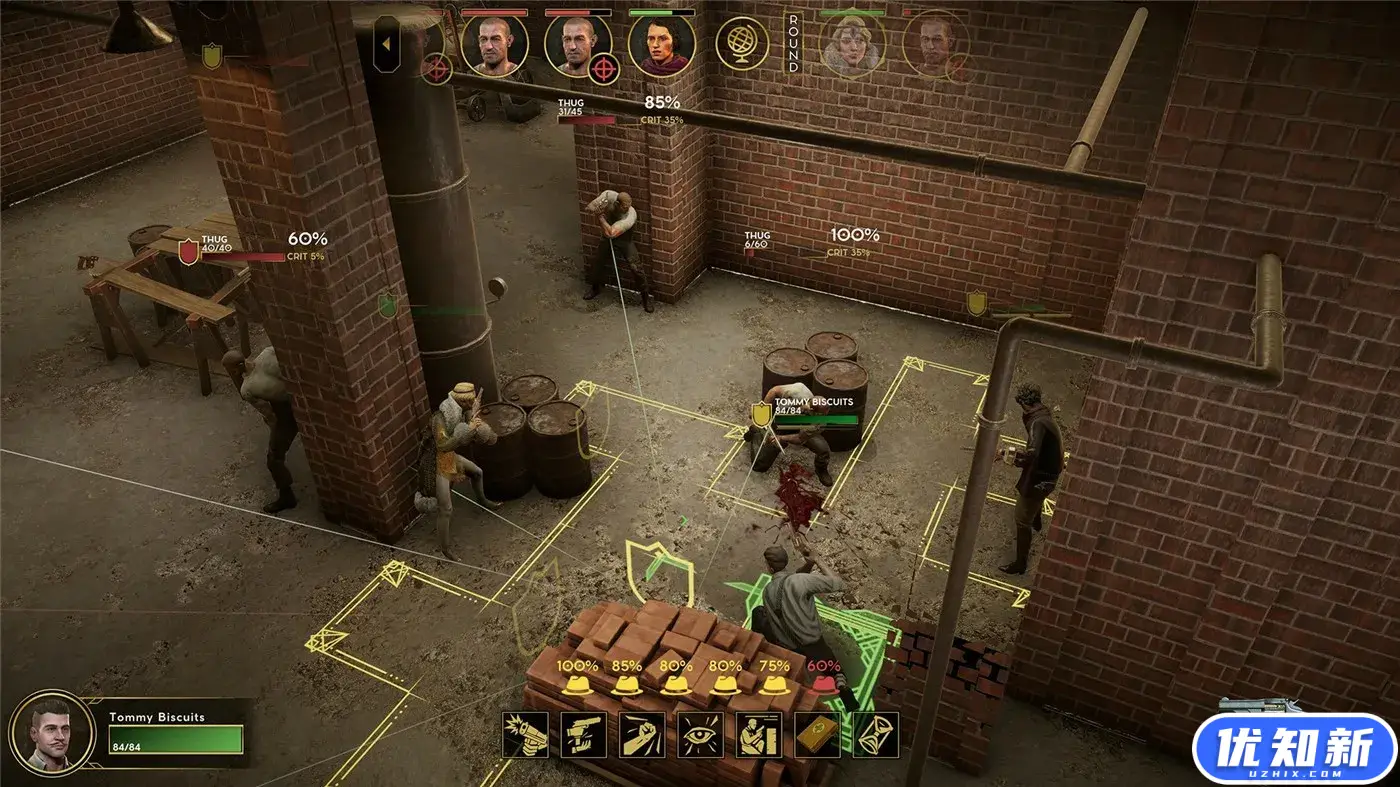Select the 100% hit chance hat target

pyautogui.click(x=578, y=685)
